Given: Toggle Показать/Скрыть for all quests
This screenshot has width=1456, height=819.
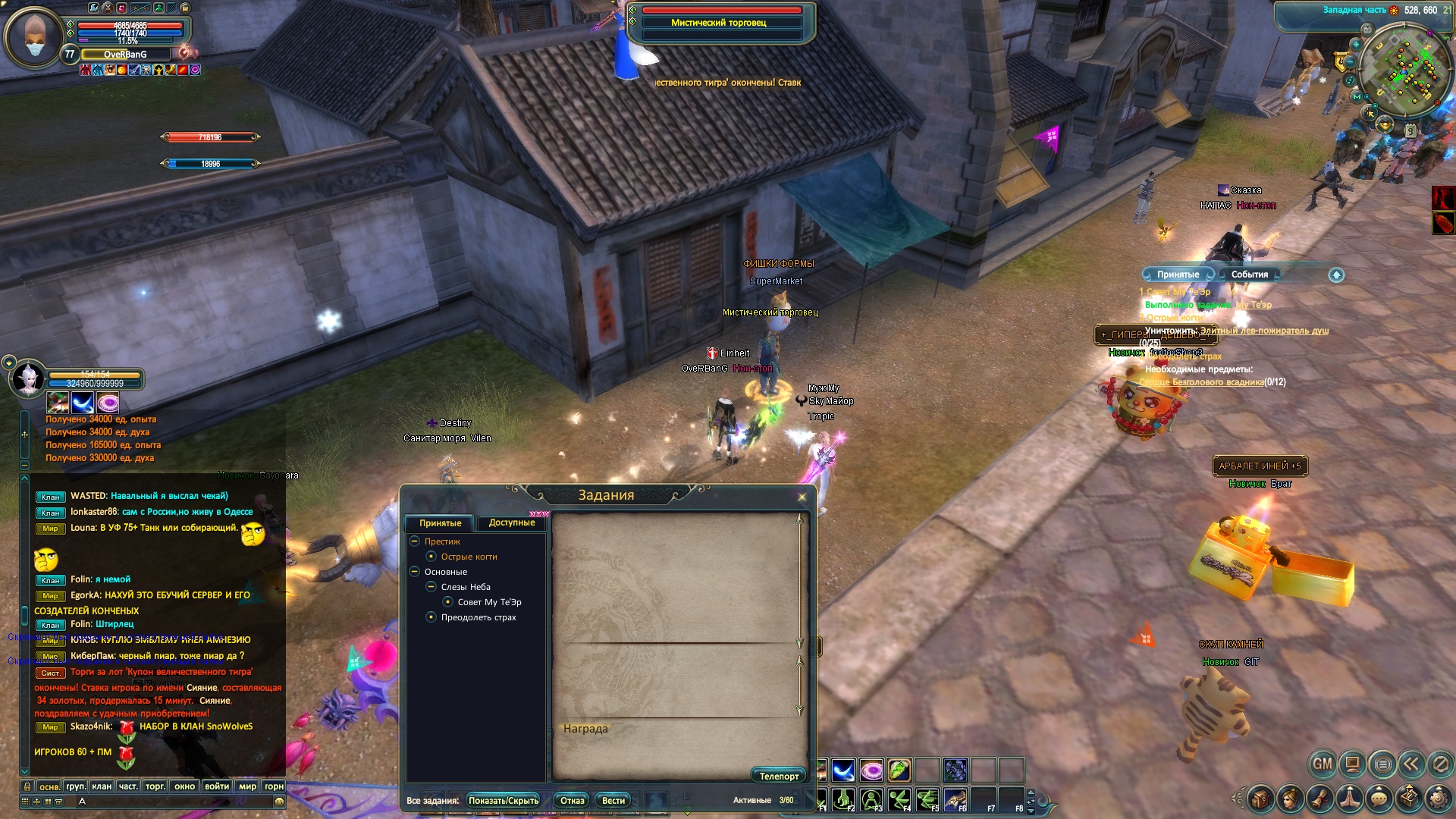Looking at the screenshot, I should click(x=504, y=801).
